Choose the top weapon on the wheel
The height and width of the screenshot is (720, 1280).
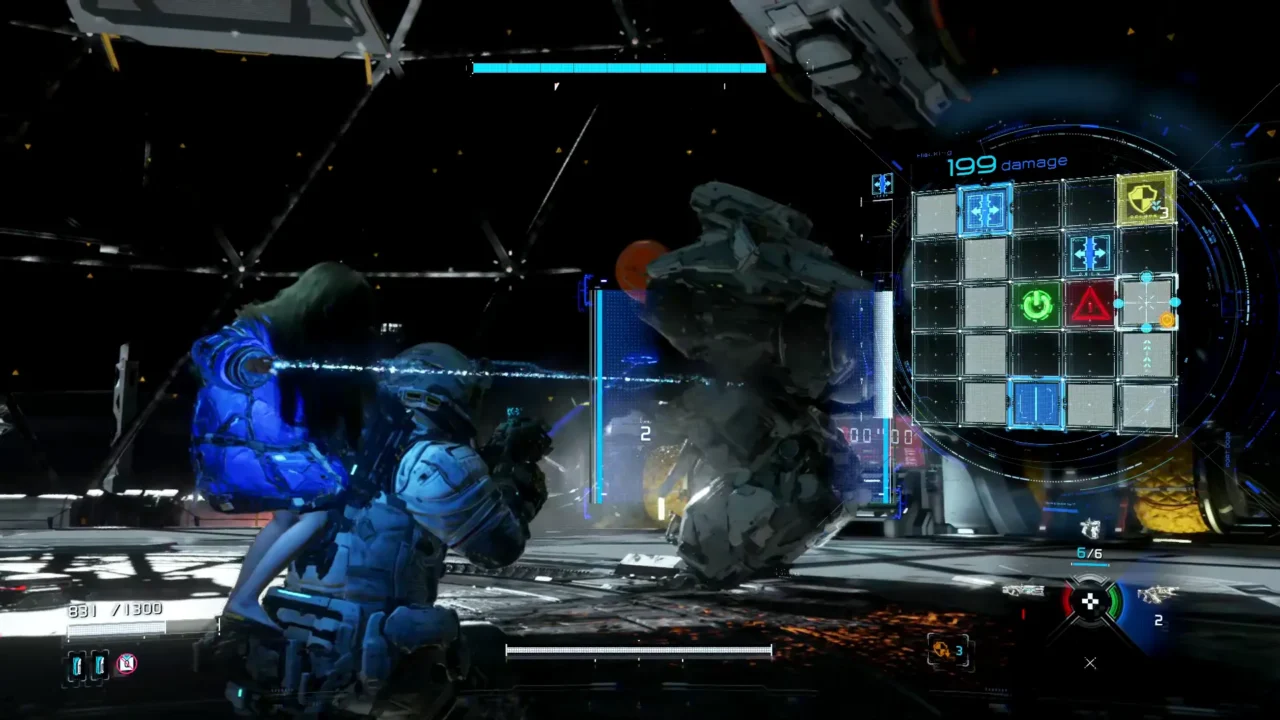tap(1090, 529)
